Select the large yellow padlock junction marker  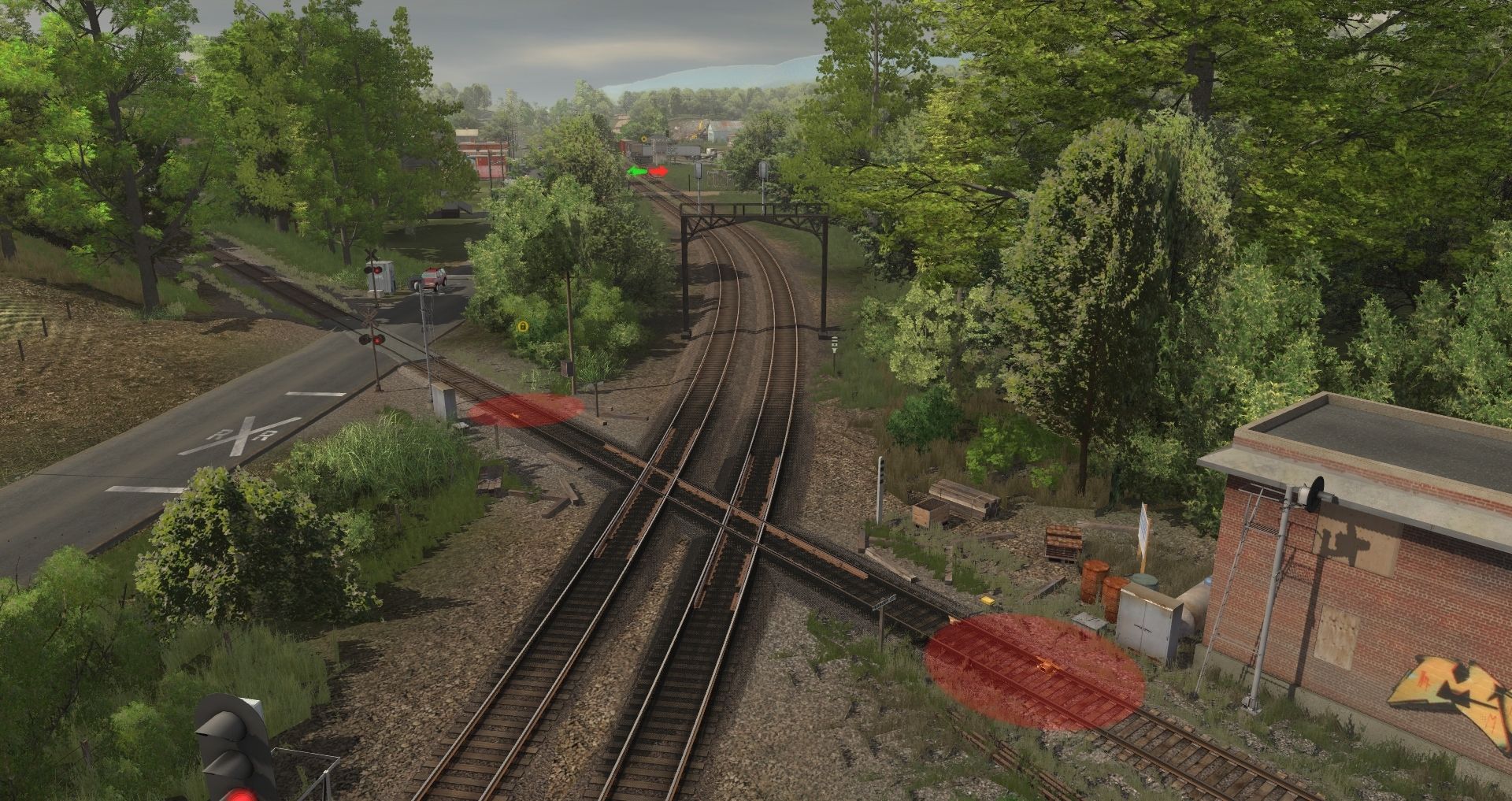click(523, 325)
